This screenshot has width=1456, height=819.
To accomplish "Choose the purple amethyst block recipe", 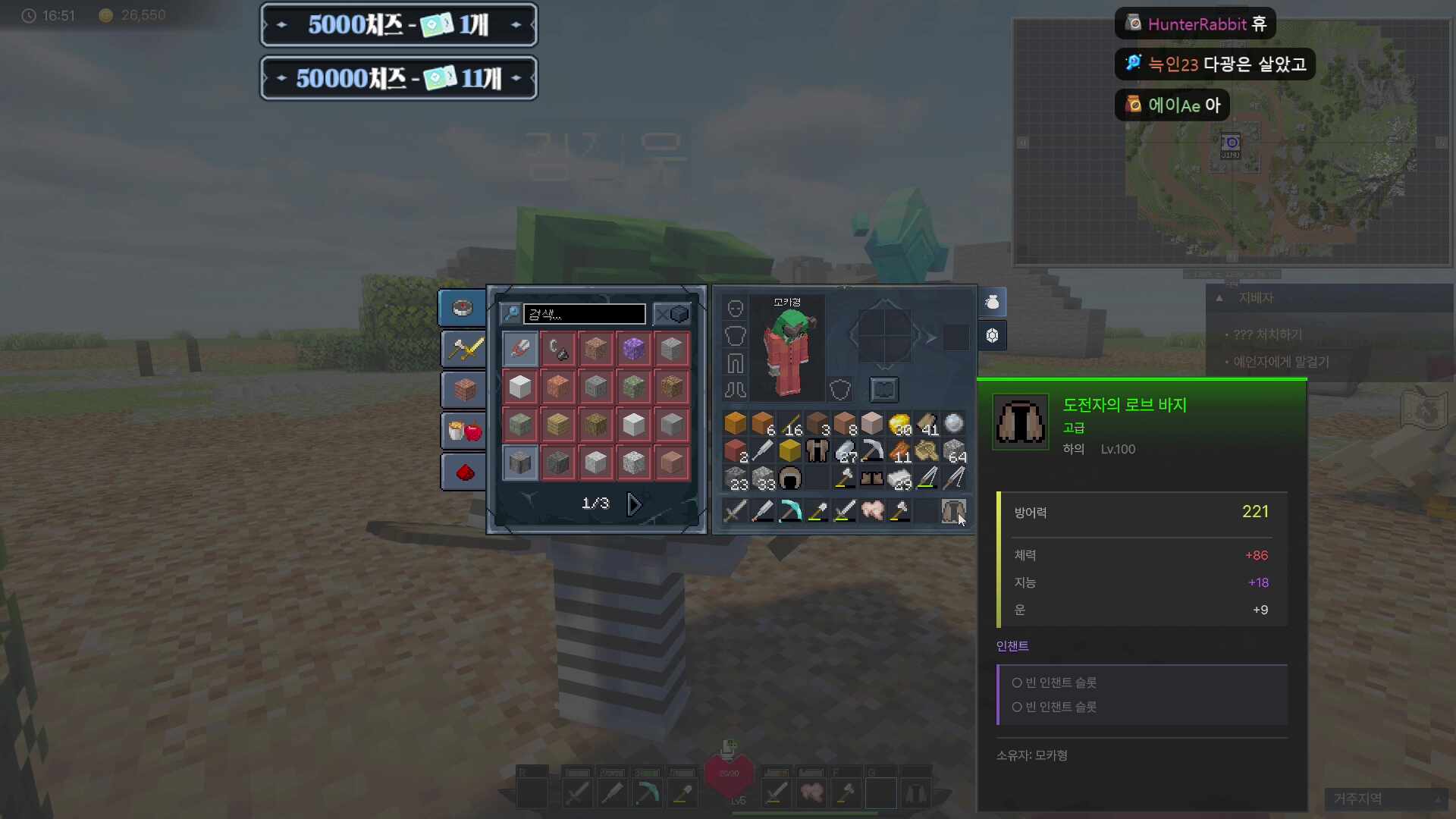I will [633, 349].
